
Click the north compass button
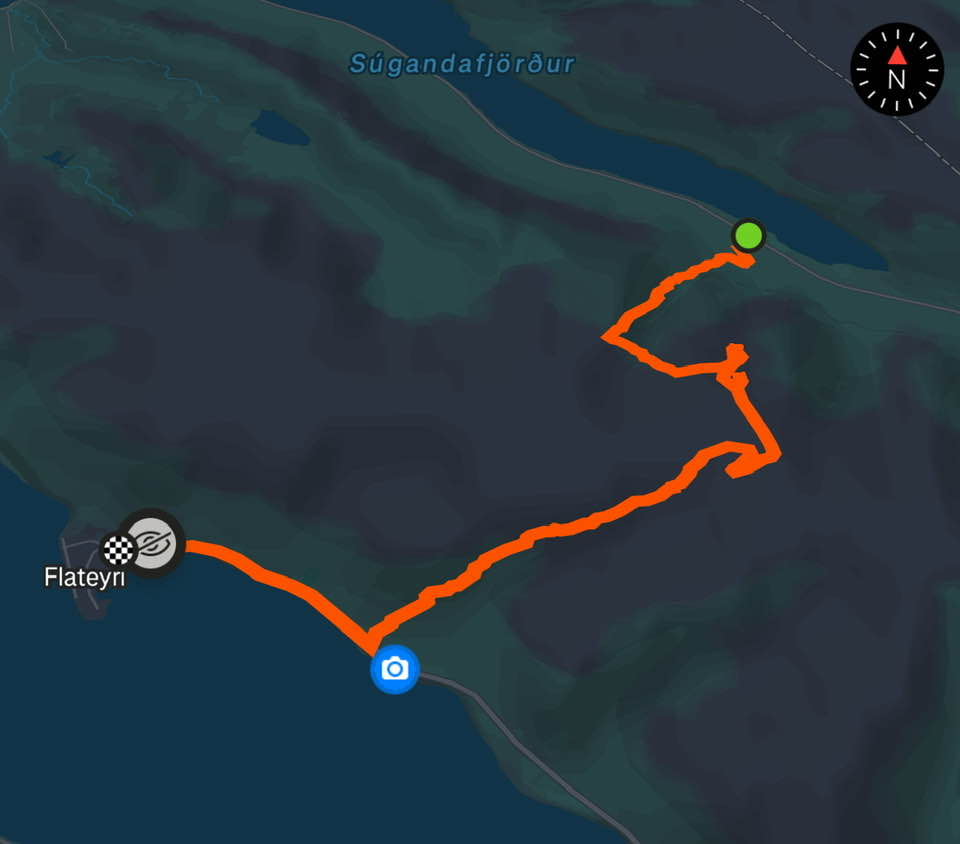point(896,69)
